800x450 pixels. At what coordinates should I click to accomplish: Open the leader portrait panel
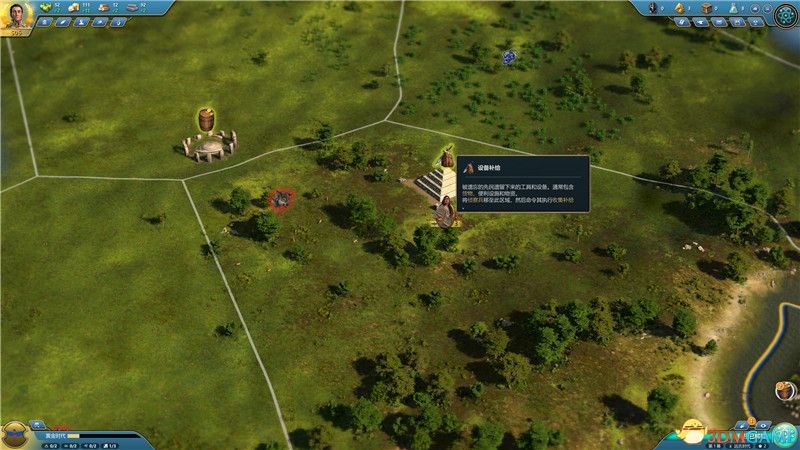pyautogui.click(x=17, y=15)
